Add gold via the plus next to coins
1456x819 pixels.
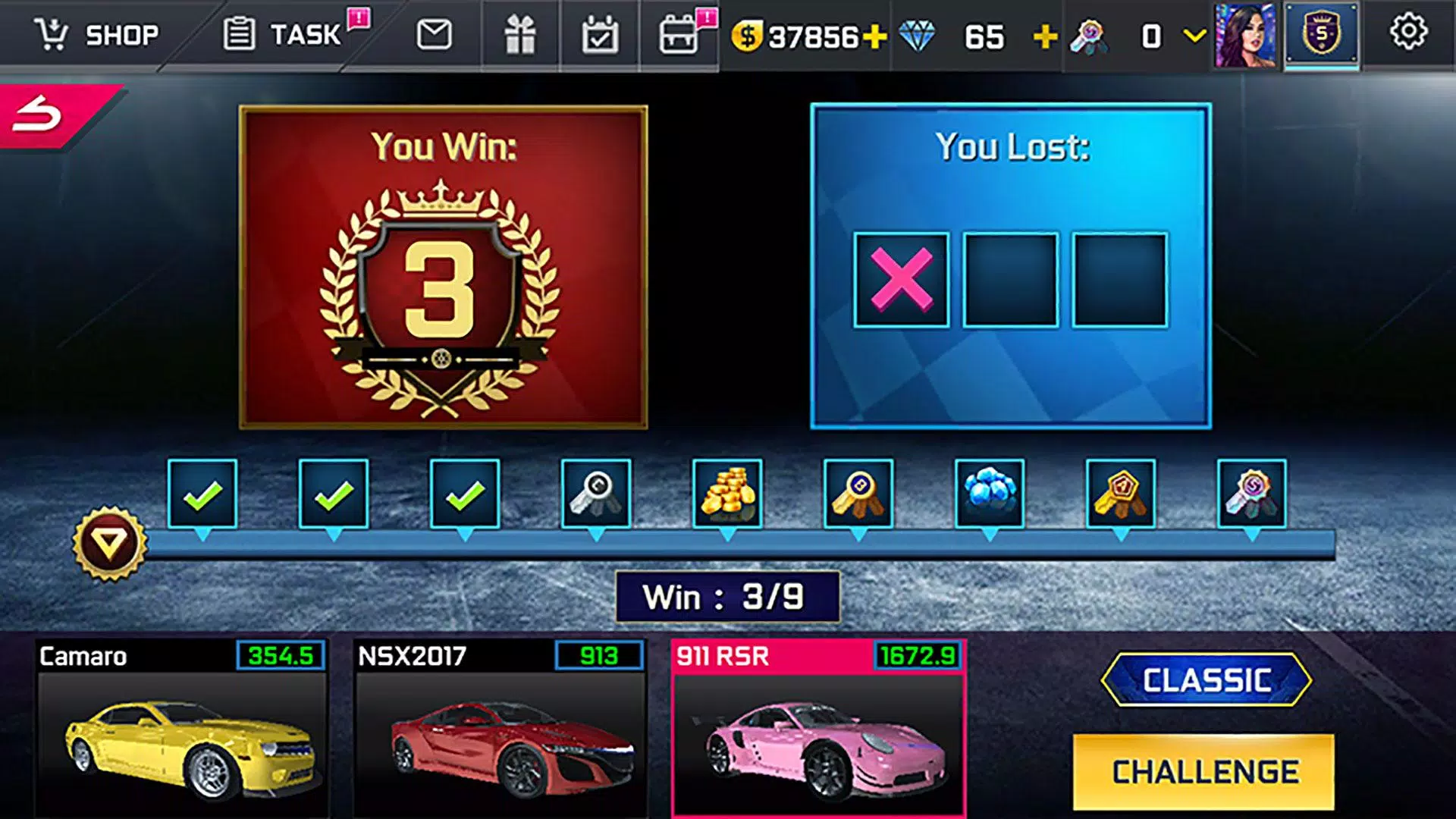(x=872, y=34)
